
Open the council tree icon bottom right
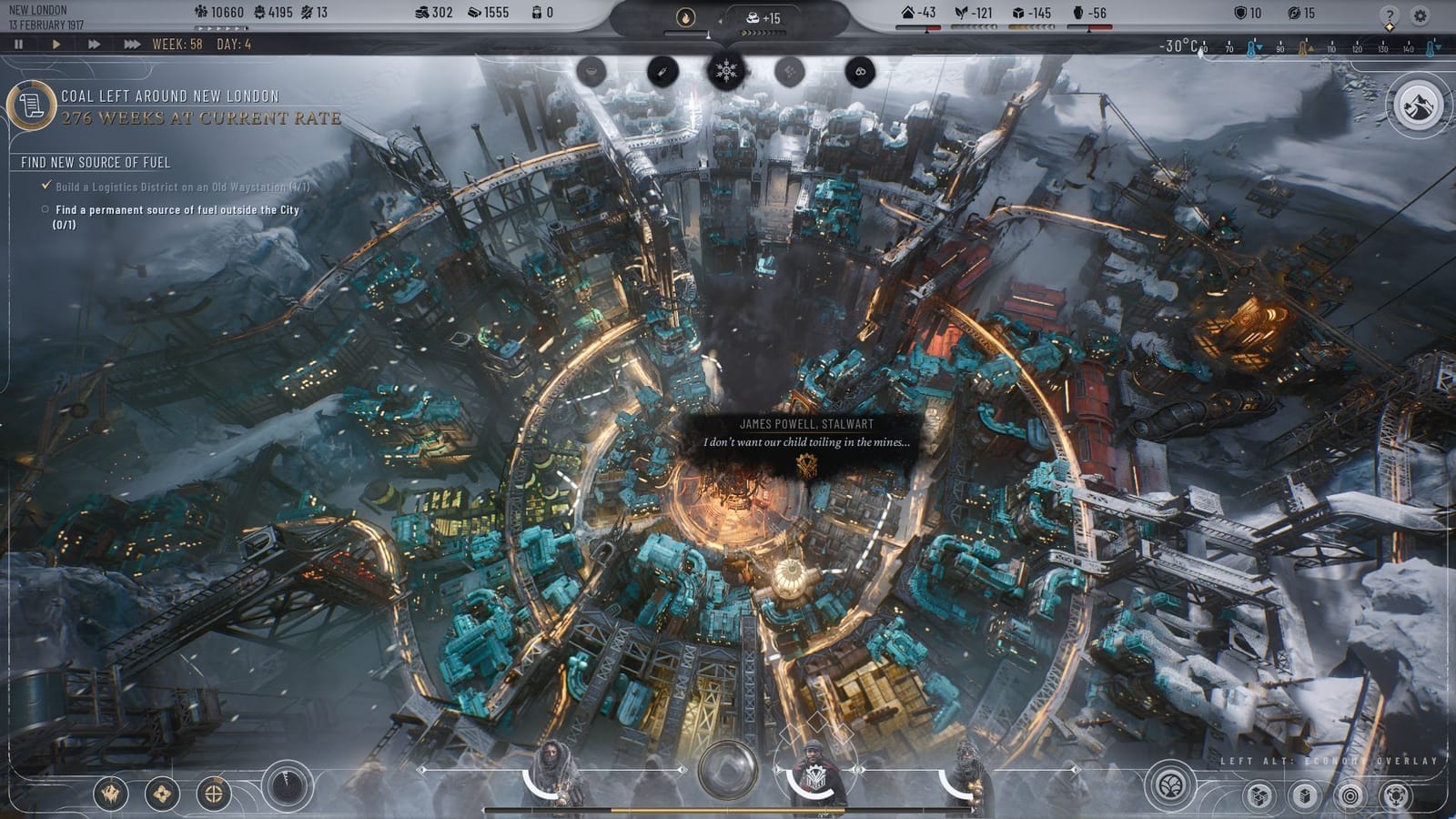click(x=1170, y=788)
